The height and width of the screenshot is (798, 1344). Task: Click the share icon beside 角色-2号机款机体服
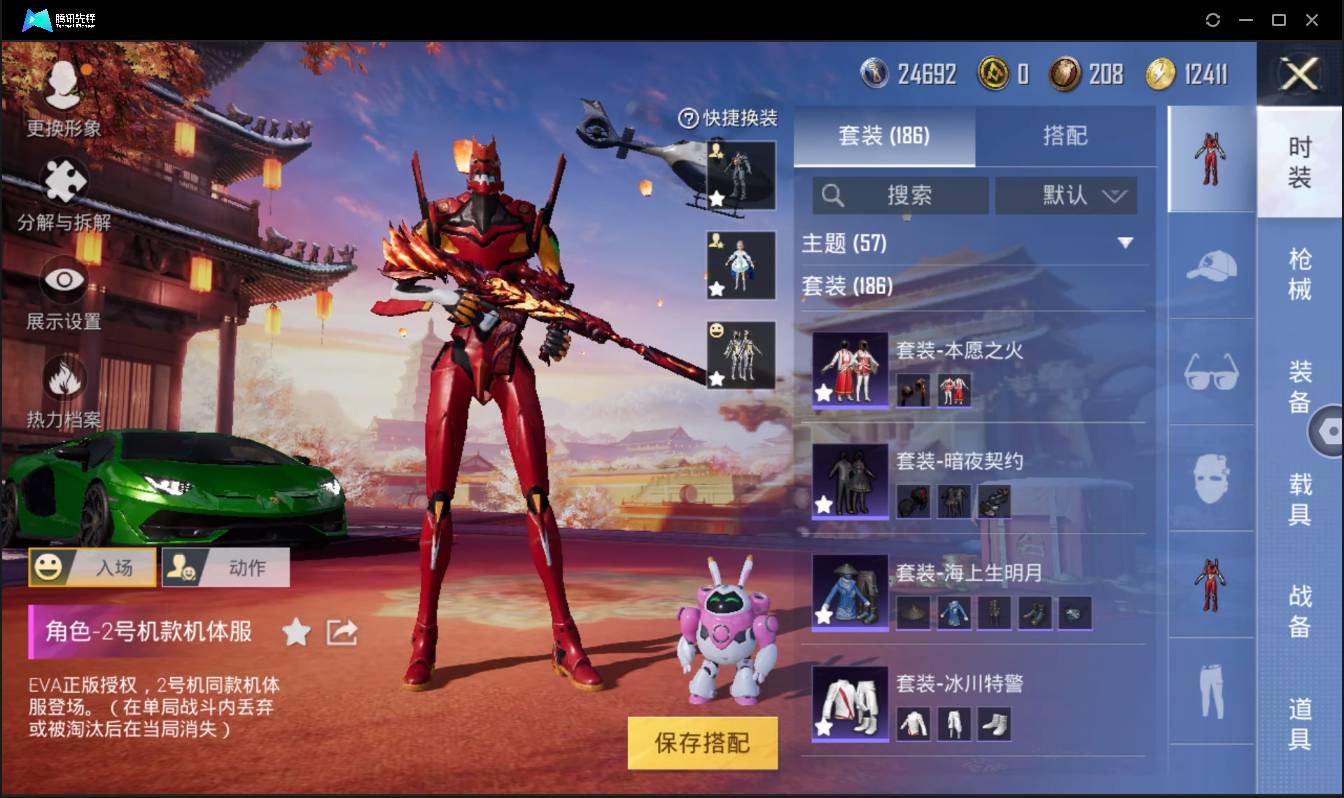click(x=341, y=632)
